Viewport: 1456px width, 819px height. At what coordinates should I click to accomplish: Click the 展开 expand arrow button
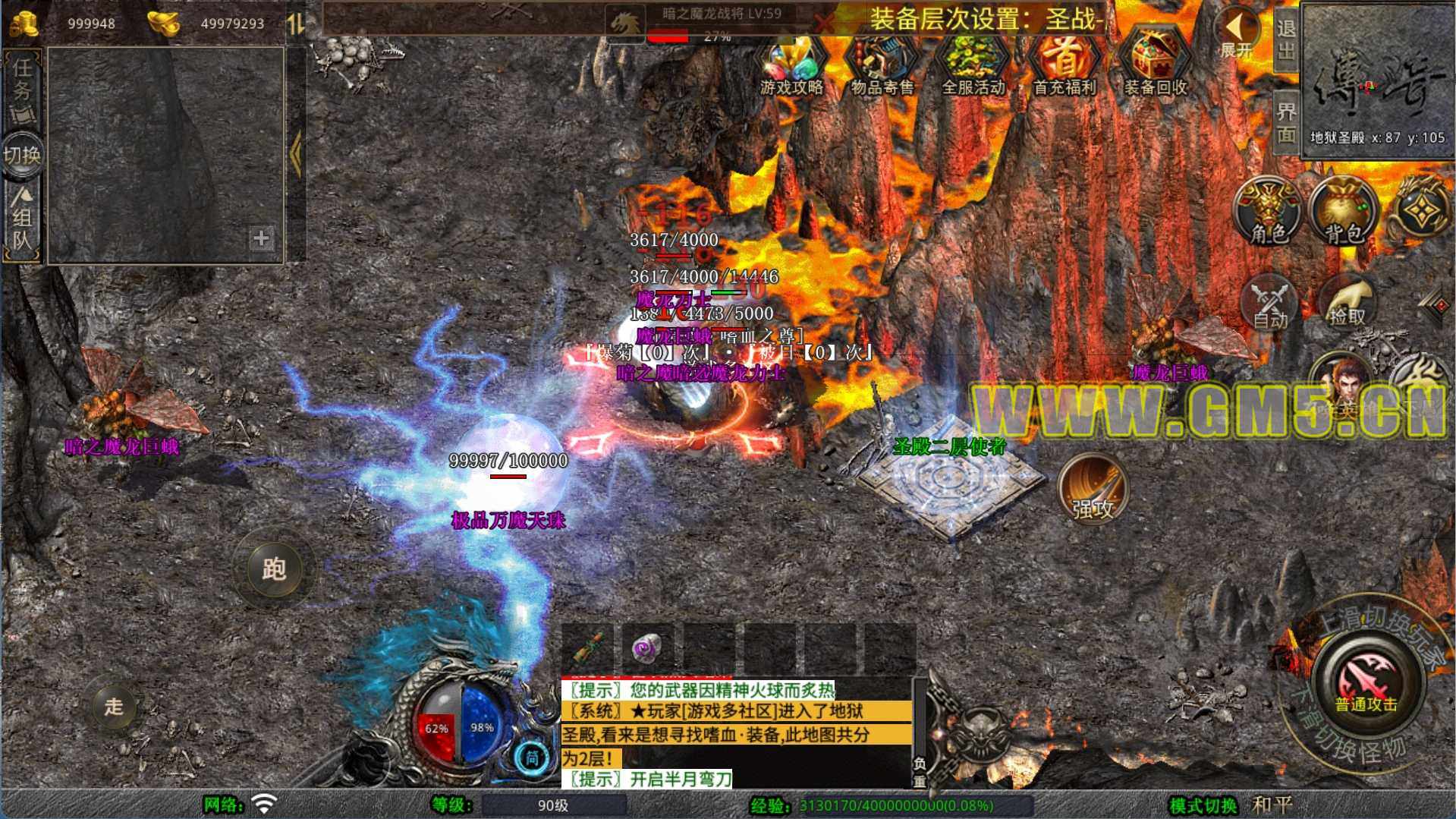pos(1236,34)
